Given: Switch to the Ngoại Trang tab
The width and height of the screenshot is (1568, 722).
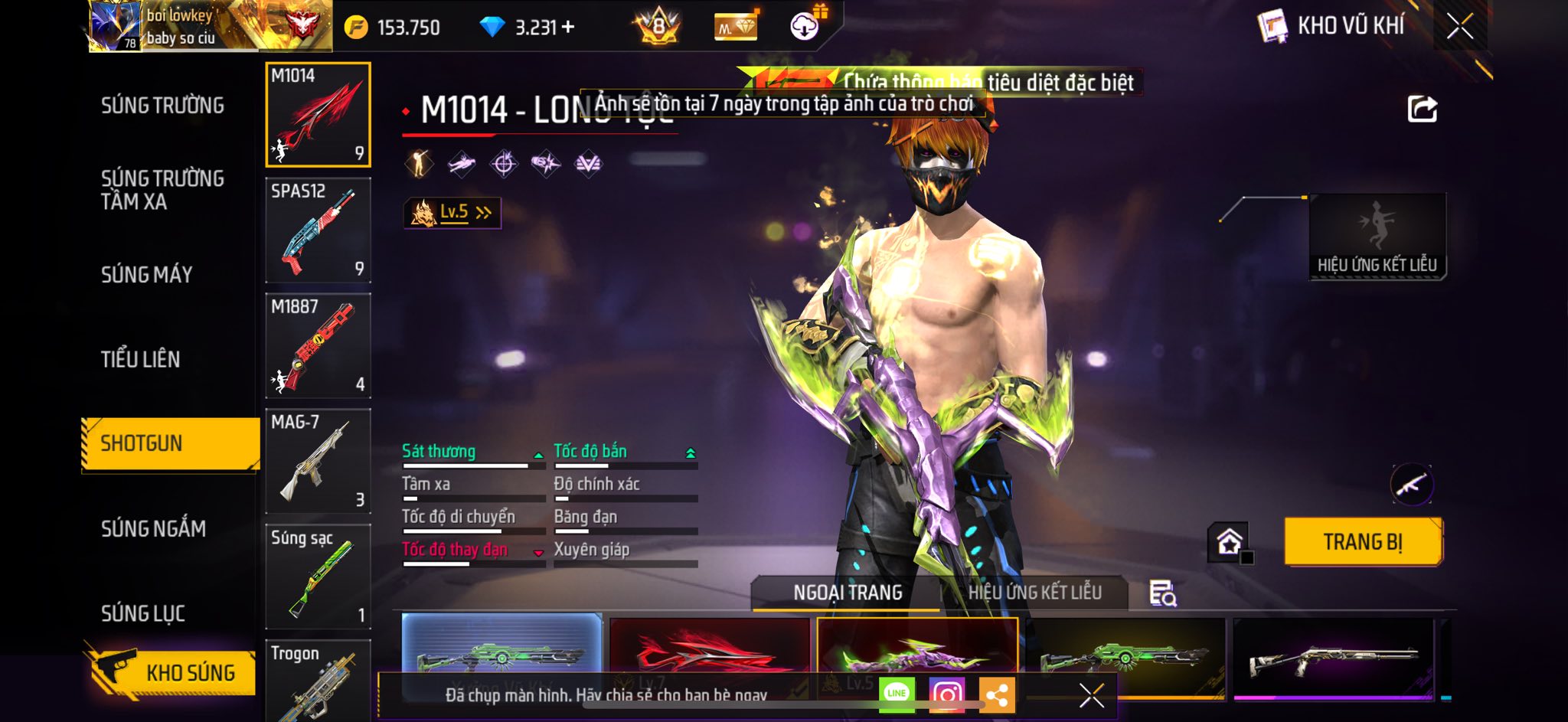Looking at the screenshot, I should point(848,593).
